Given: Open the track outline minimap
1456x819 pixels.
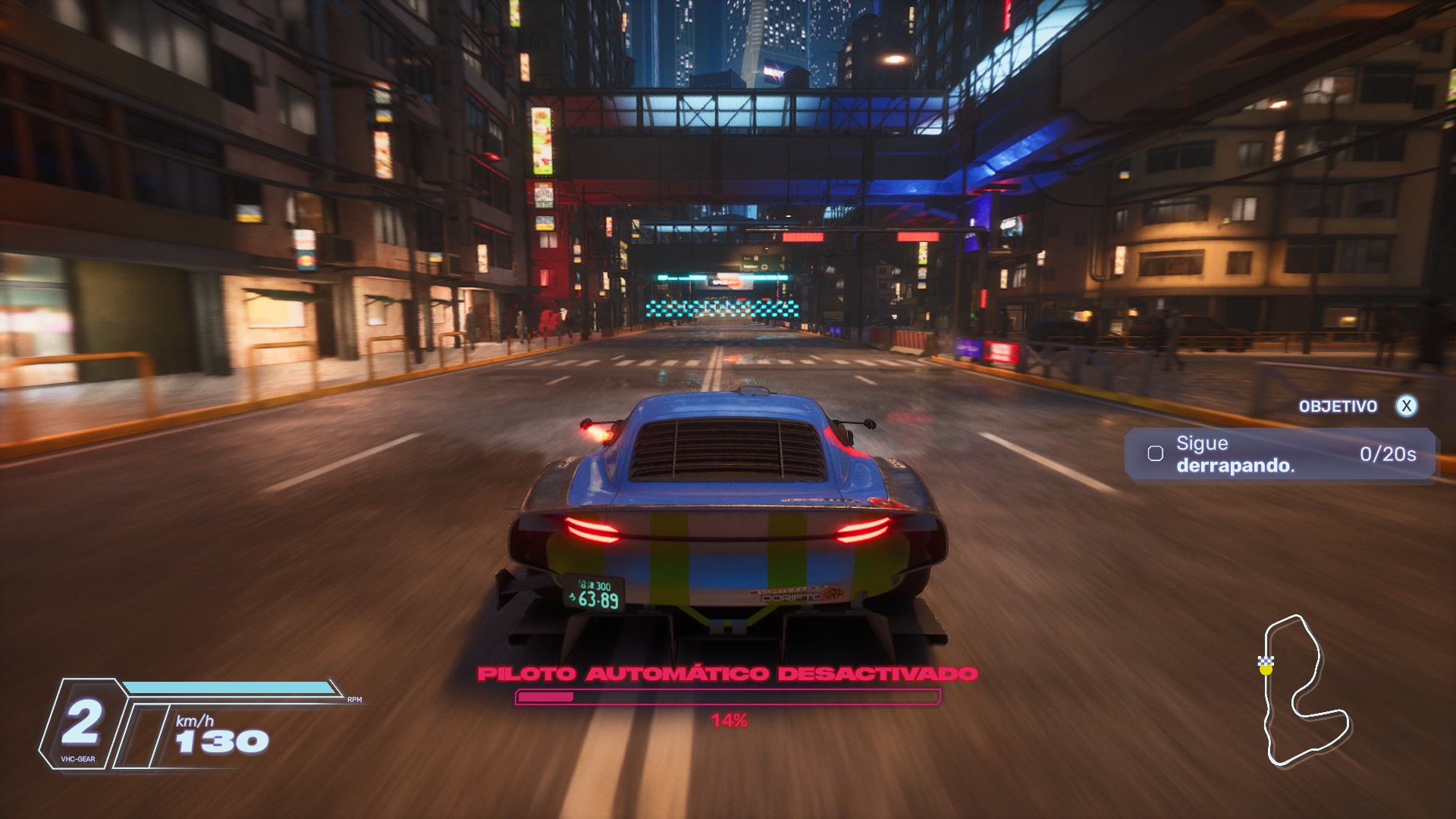Looking at the screenshot, I should pyautogui.click(x=1304, y=690).
